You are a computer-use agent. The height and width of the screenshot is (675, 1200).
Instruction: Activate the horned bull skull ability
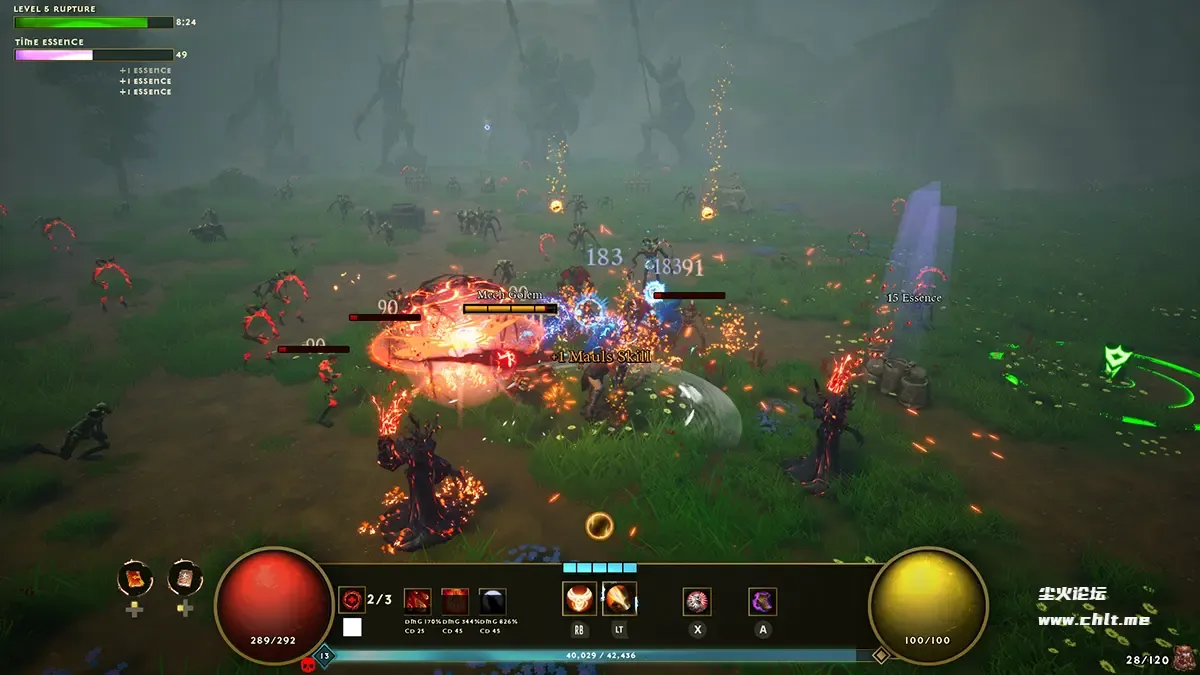579,599
